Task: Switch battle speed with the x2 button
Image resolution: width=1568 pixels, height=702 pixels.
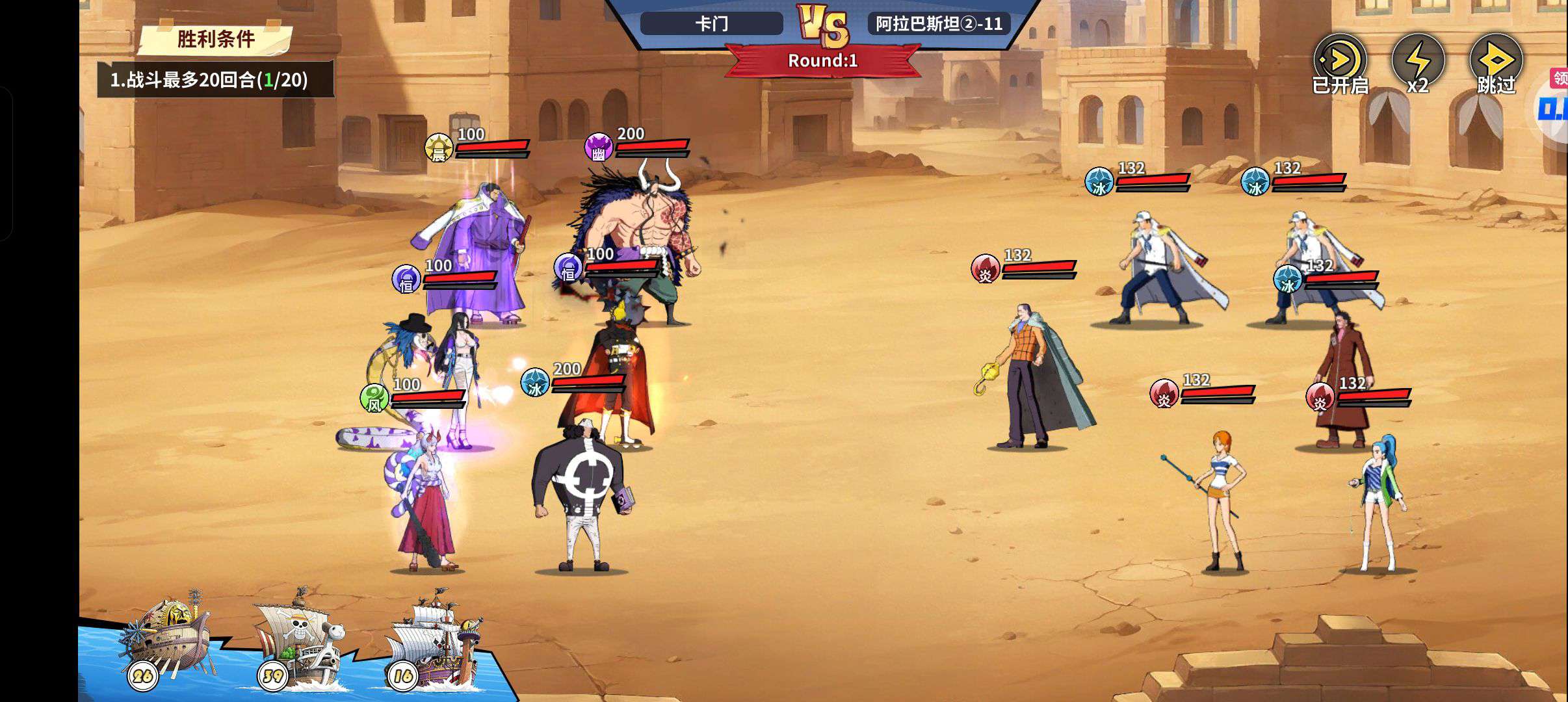Action: click(x=1417, y=64)
